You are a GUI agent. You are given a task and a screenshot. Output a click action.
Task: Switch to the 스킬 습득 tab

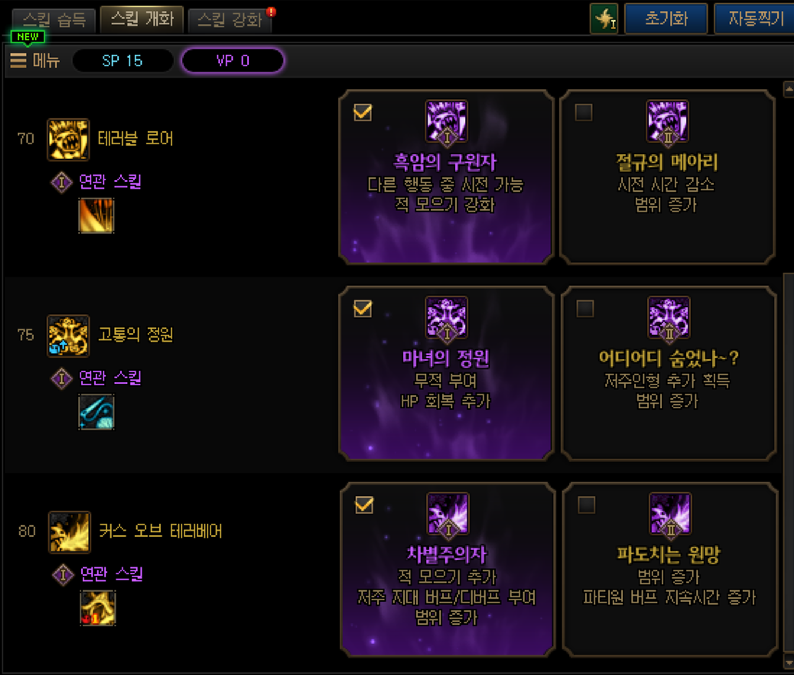tap(54, 19)
